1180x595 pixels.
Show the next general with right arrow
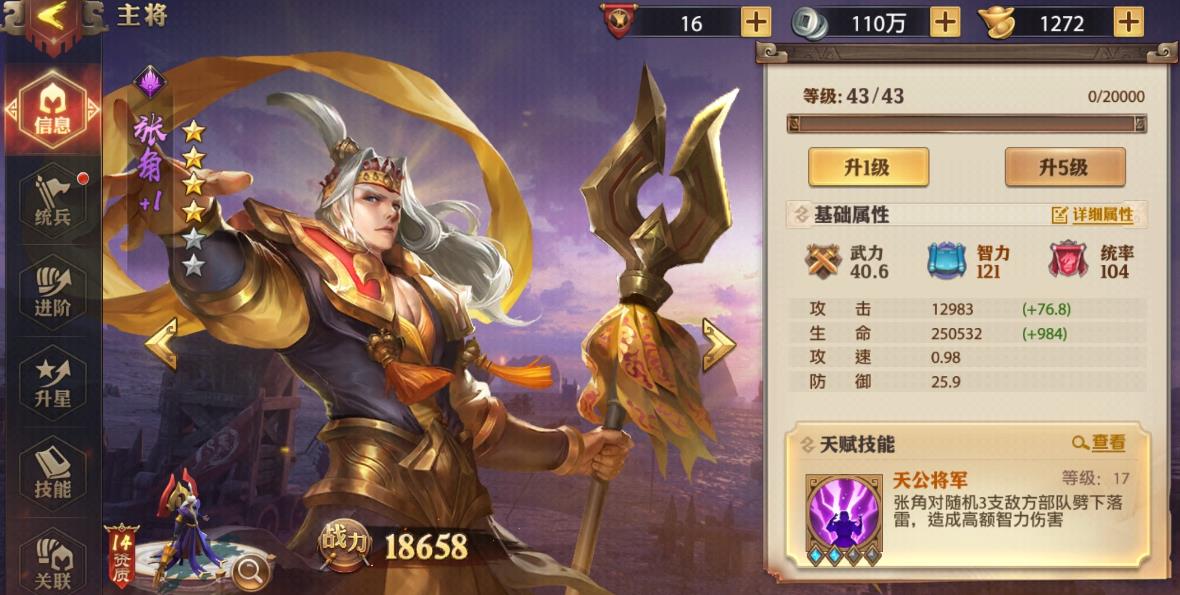coord(718,343)
